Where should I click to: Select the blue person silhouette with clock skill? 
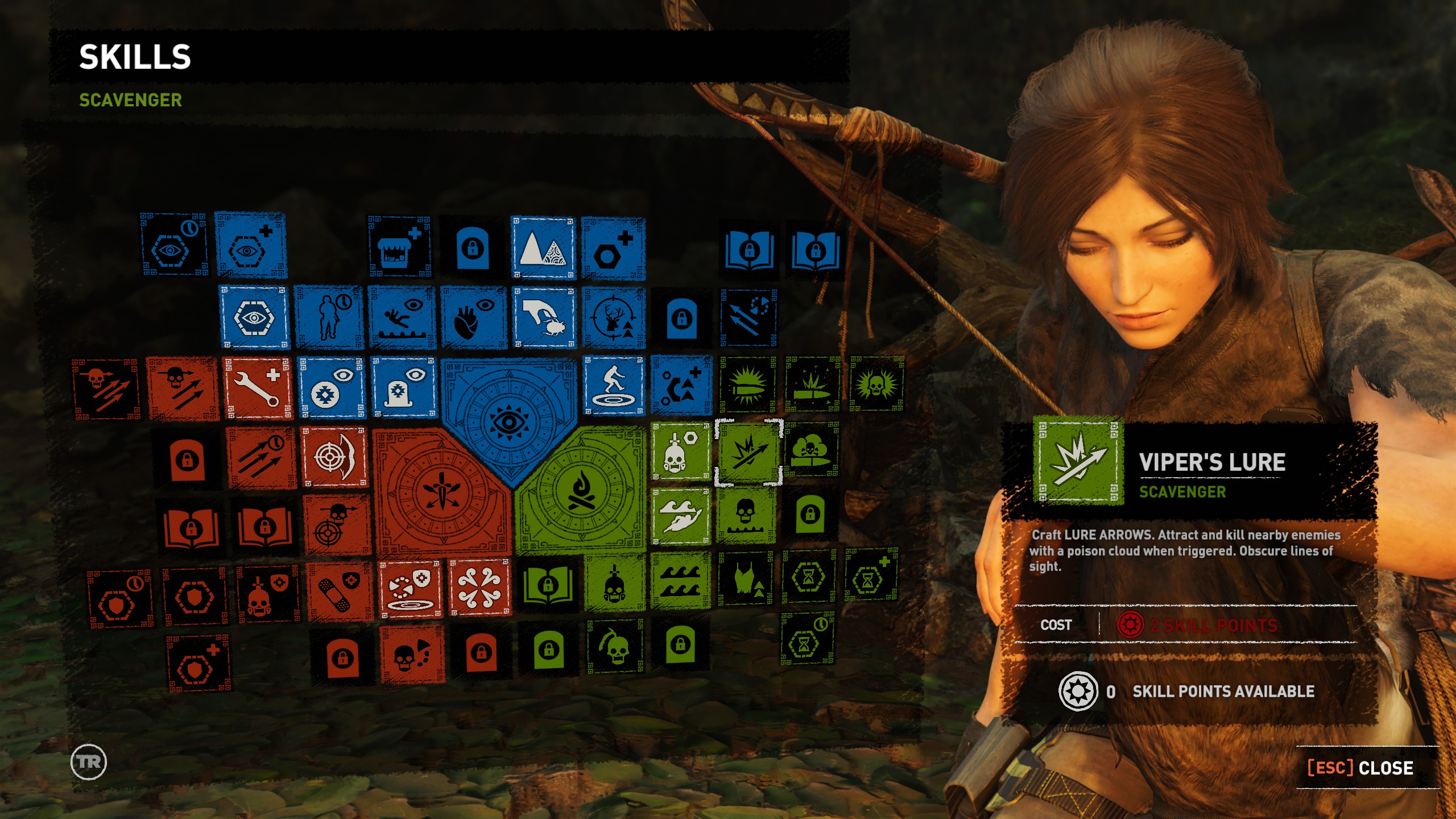point(329,318)
